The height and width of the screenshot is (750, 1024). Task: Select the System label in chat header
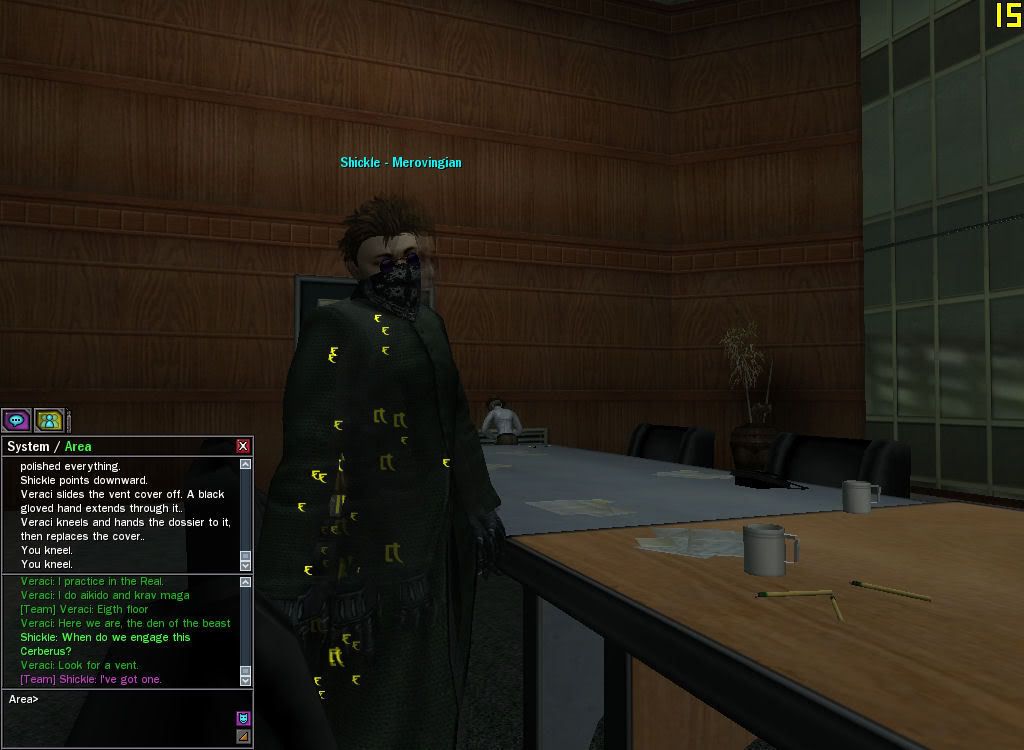point(28,447)
